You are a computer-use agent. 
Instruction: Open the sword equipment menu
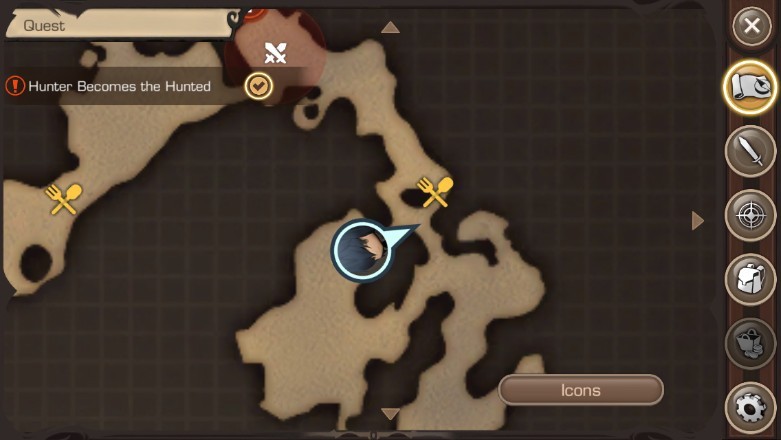click(751, 152)
